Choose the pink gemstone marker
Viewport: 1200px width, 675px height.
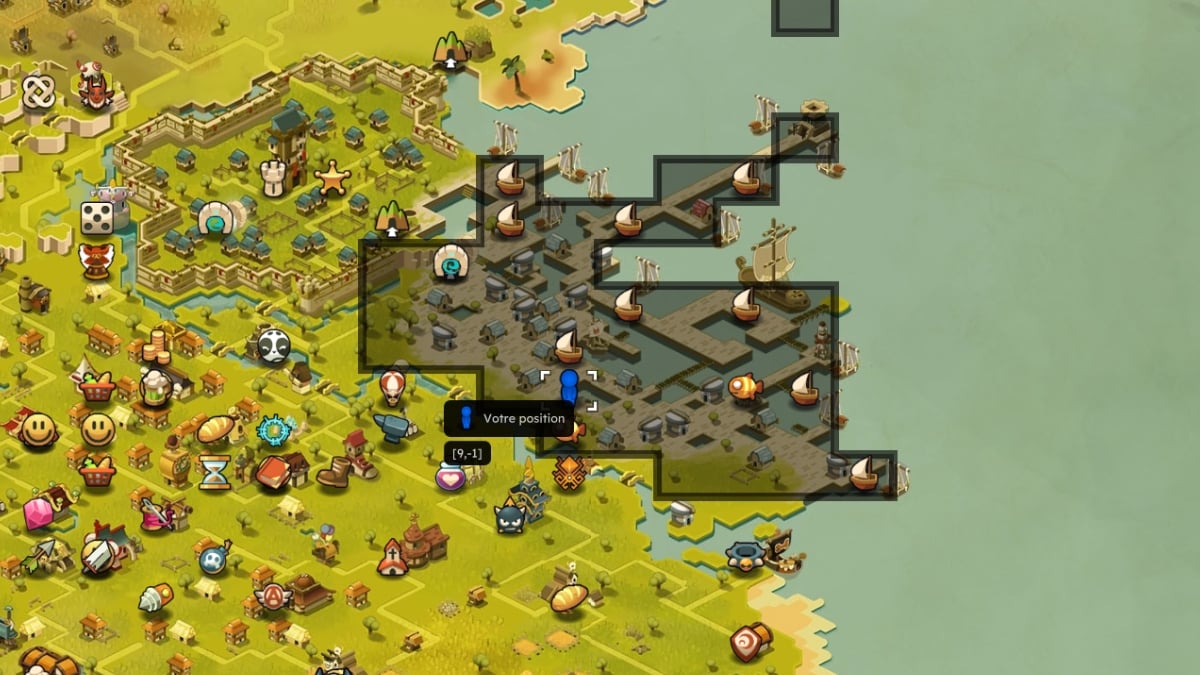click(38, 513)
